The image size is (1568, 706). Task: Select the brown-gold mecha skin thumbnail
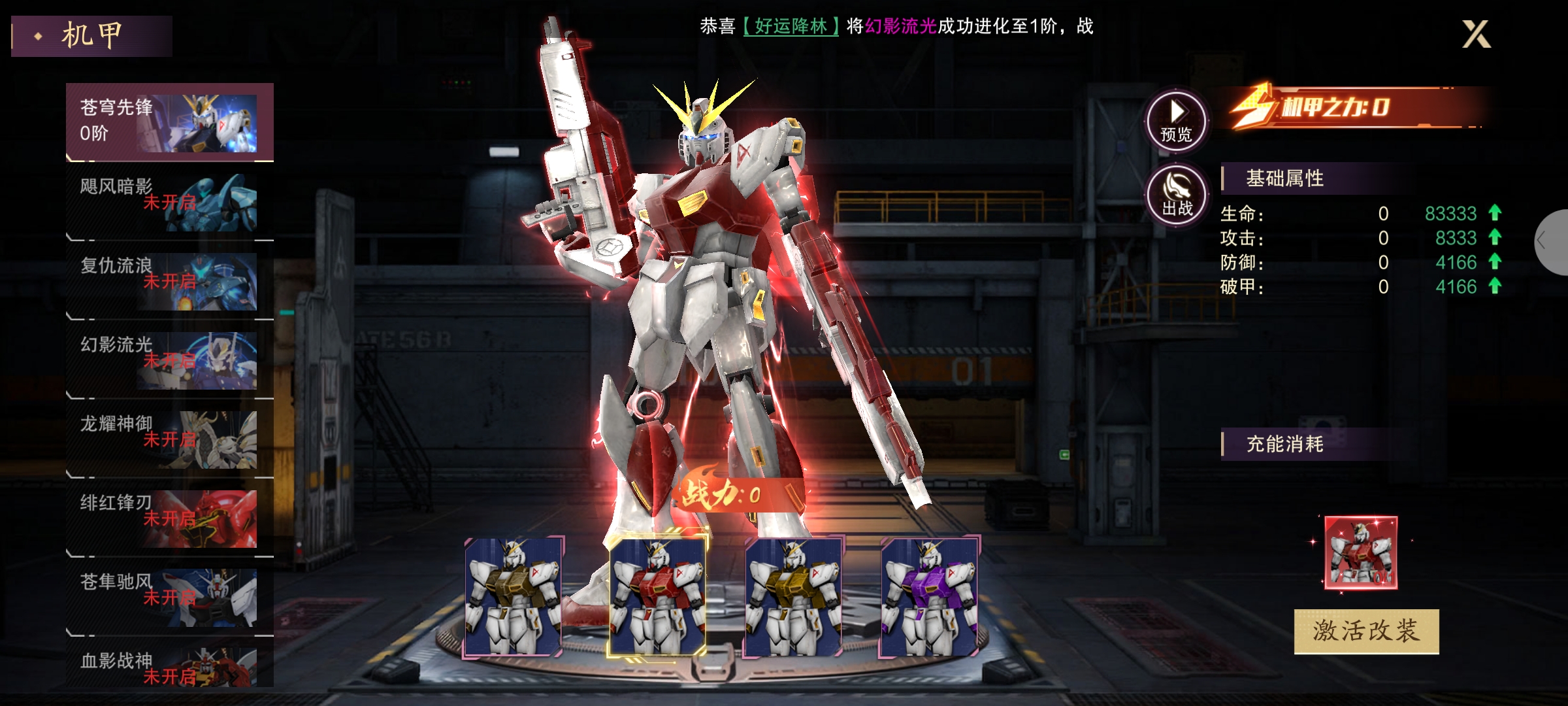click(x=514, y=597)
